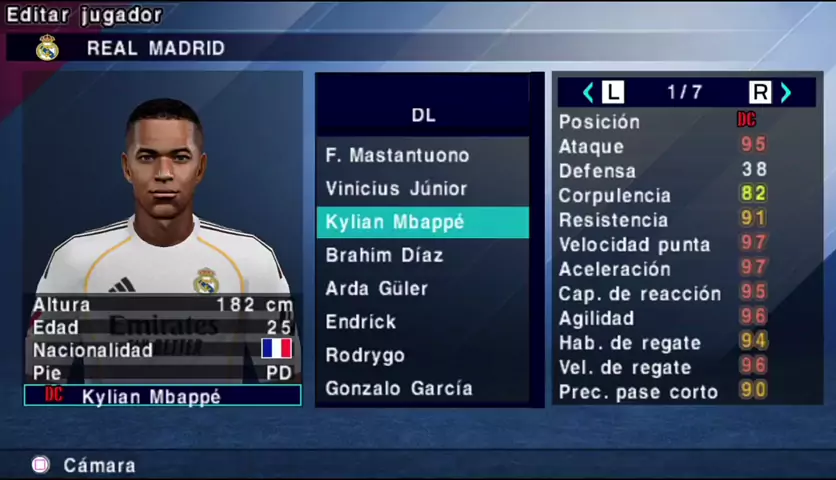Screen dimensions: 836x480
Task: Select the Prec. pase corto row
Action: (x=662, y=392)
